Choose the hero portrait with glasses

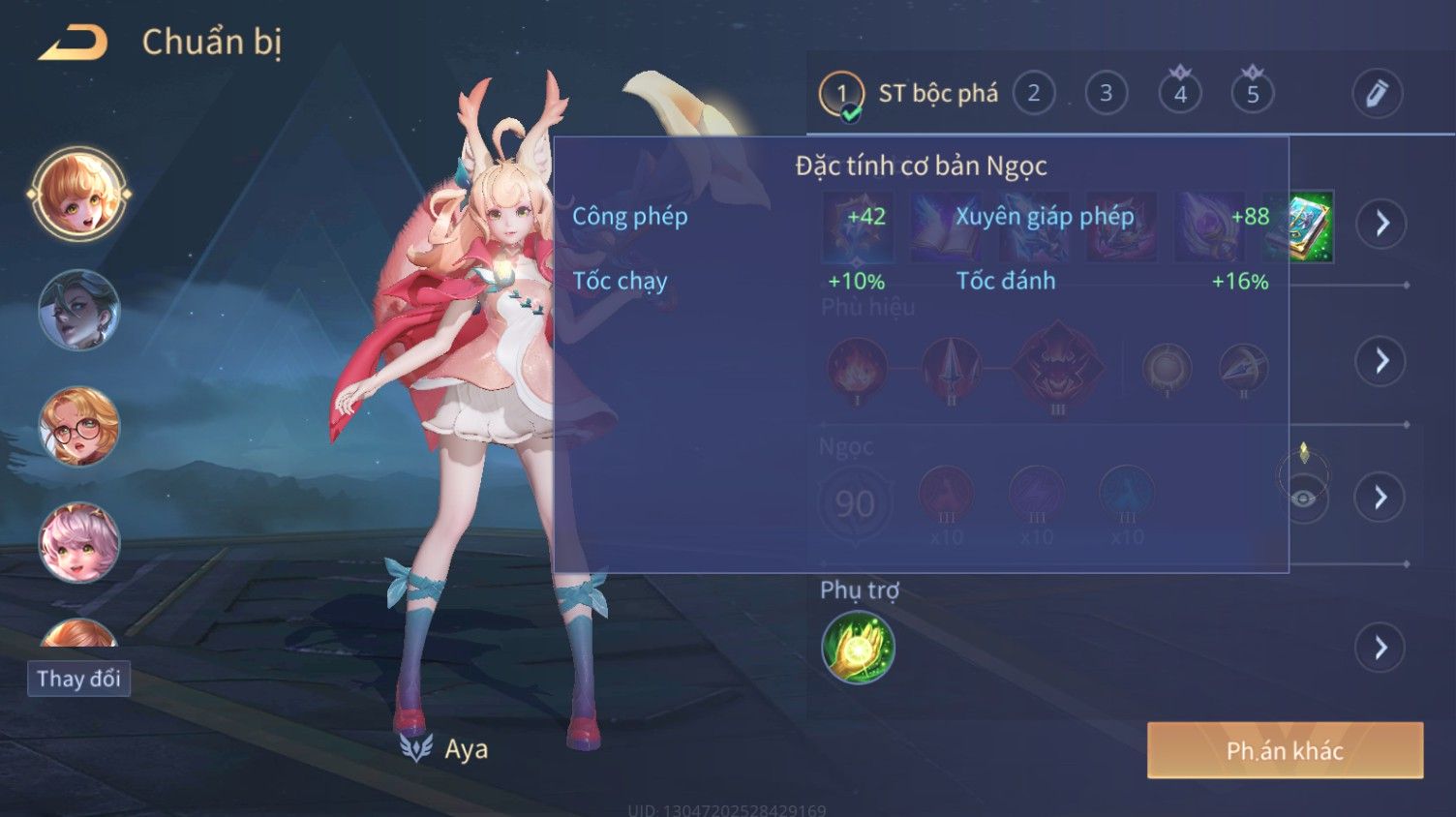pos(78,427)
